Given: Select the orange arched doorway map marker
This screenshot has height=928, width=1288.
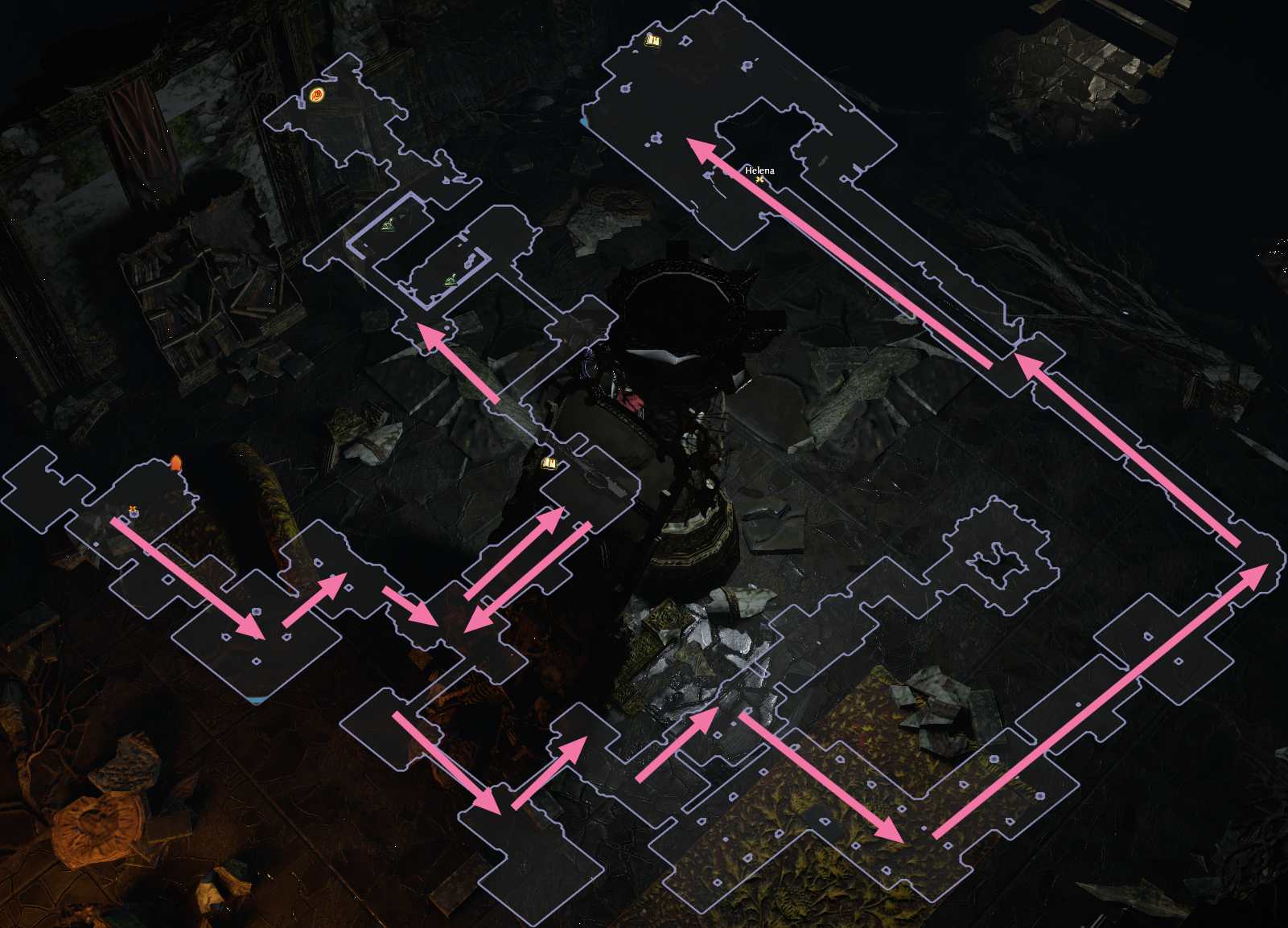Looking at the screenshot, I should coord(175,463).
